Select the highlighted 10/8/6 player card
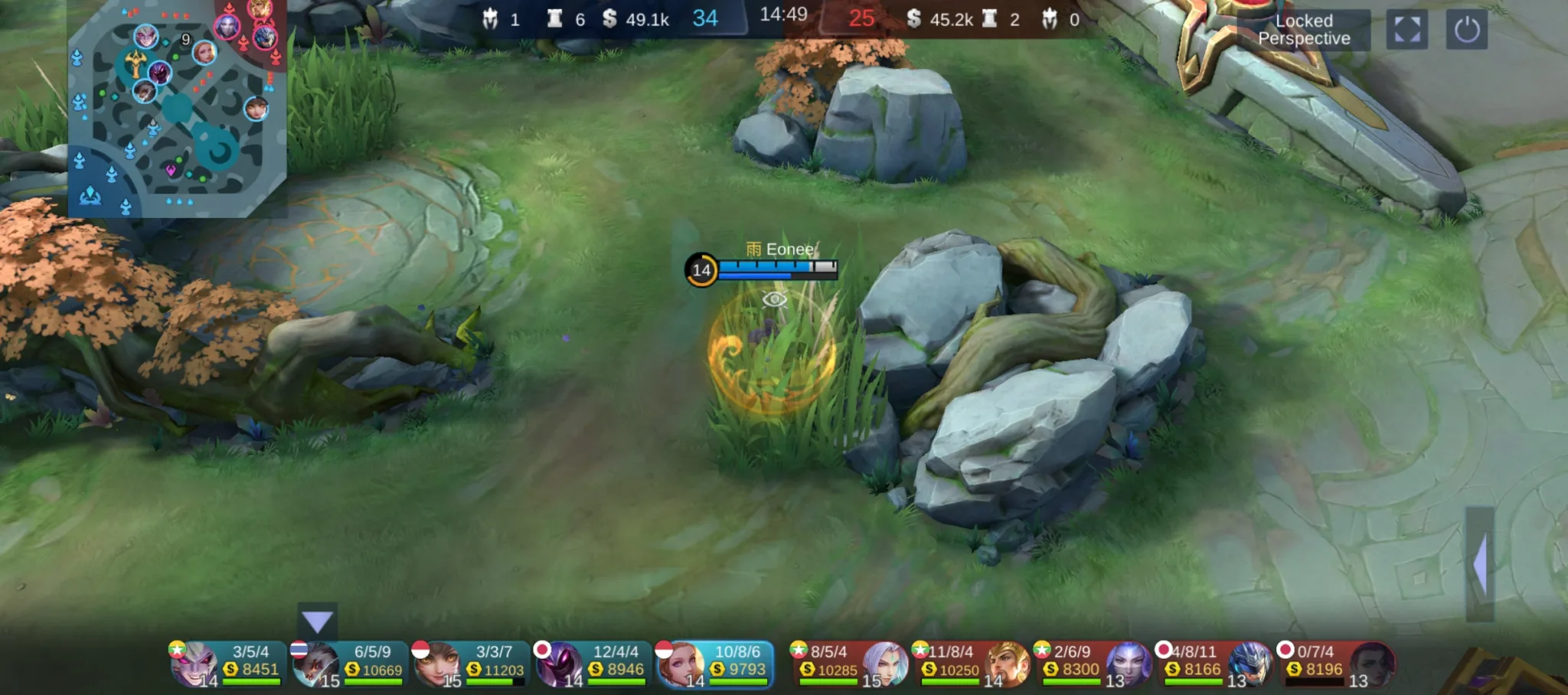Image resolution: width=1568 pixels, height=695 pixels. pyautogui.click(x=714, y=664)
